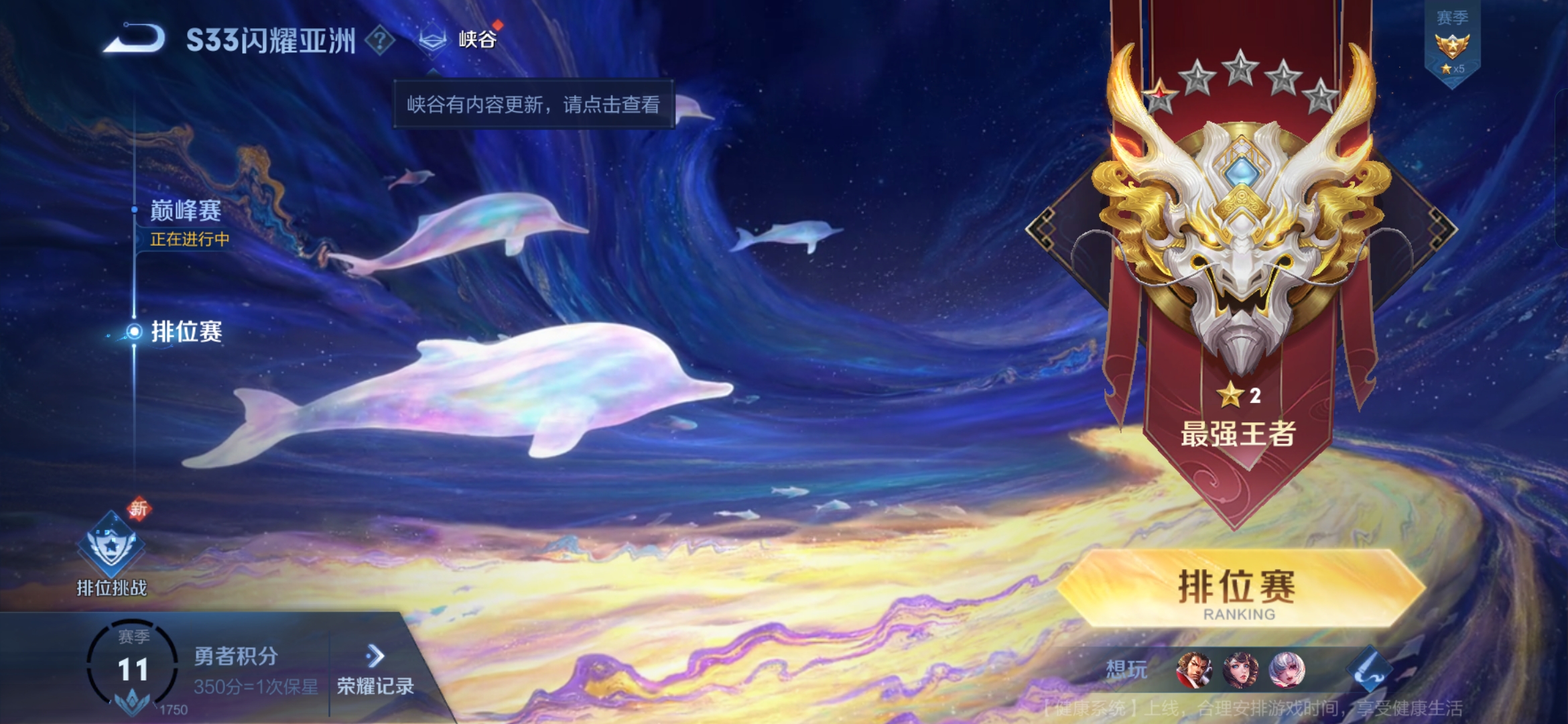Select the first wanted hero portrait

click(1193, 670)
